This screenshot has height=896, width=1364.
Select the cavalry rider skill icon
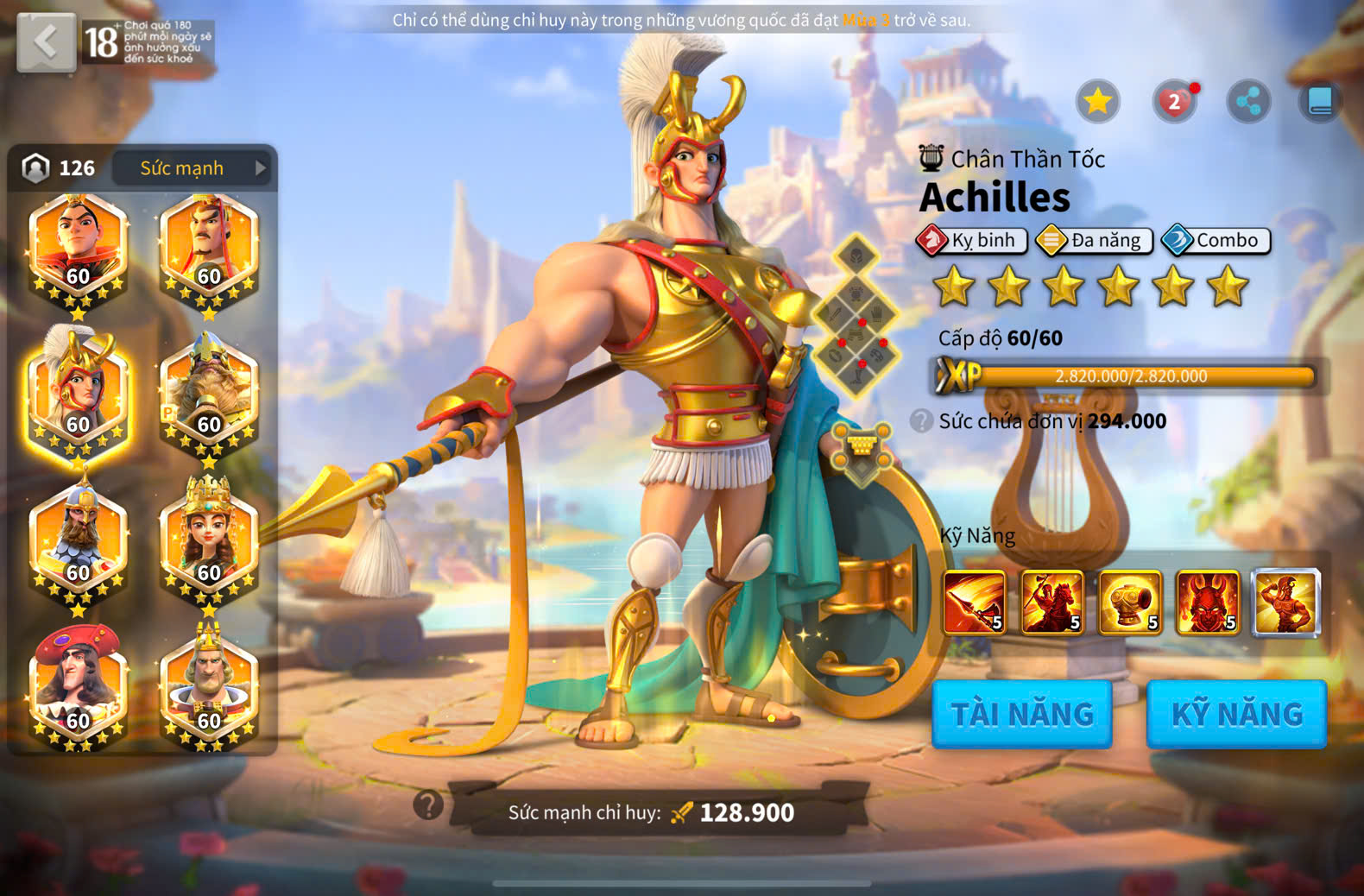click(1052, 602)
